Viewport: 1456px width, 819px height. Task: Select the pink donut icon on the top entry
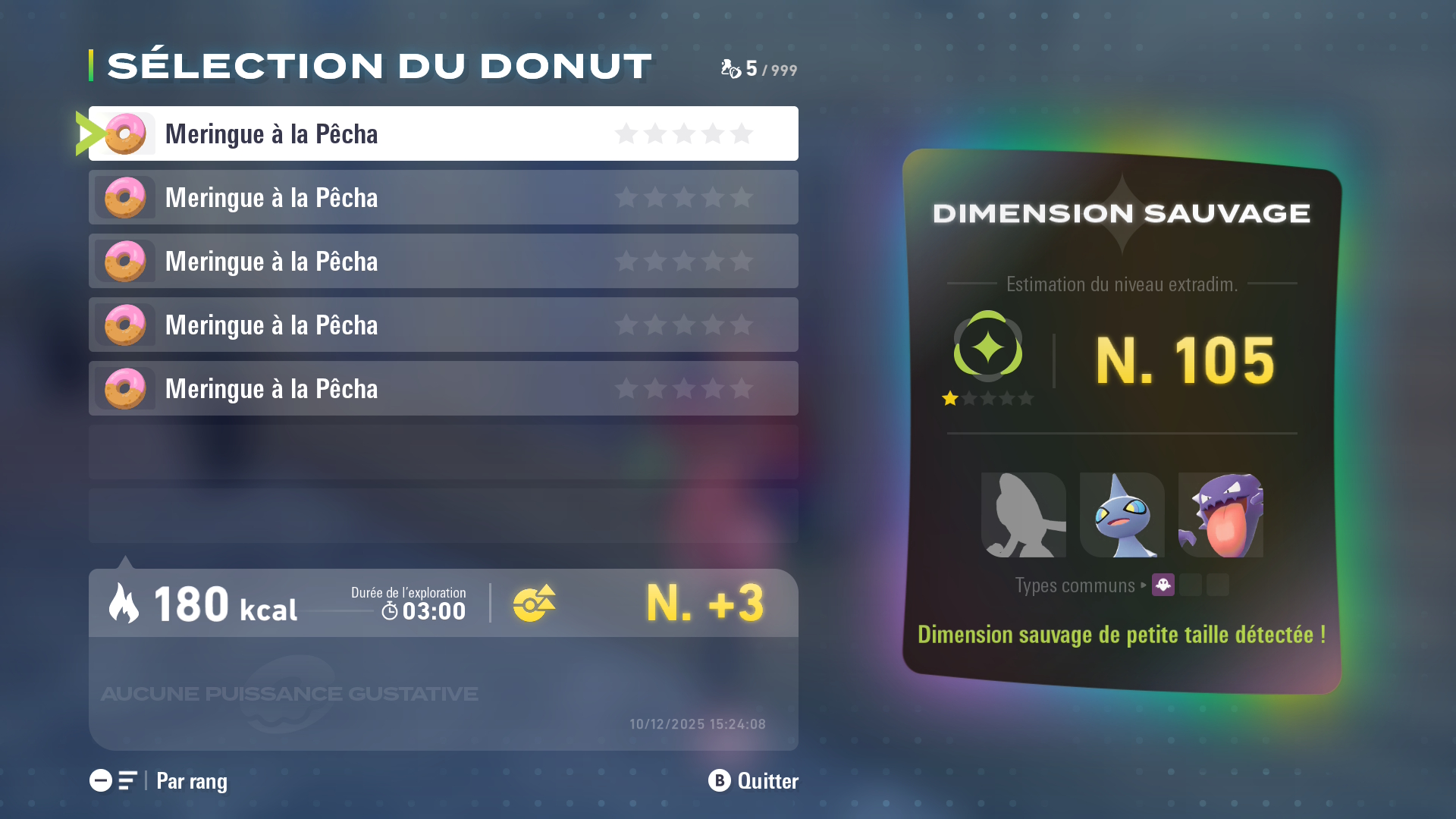124,133
